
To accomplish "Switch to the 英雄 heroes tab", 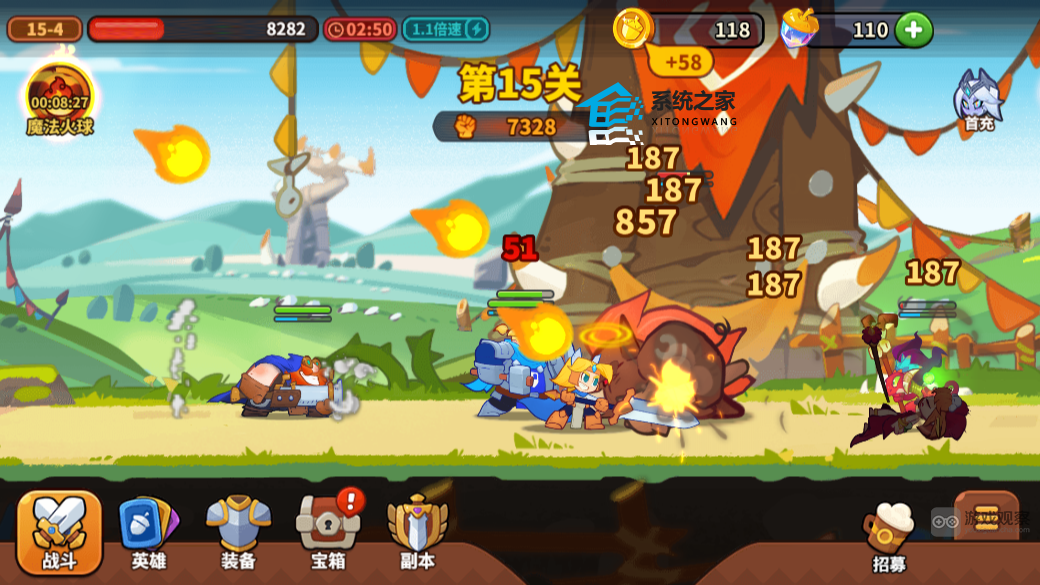I will 148,532.
